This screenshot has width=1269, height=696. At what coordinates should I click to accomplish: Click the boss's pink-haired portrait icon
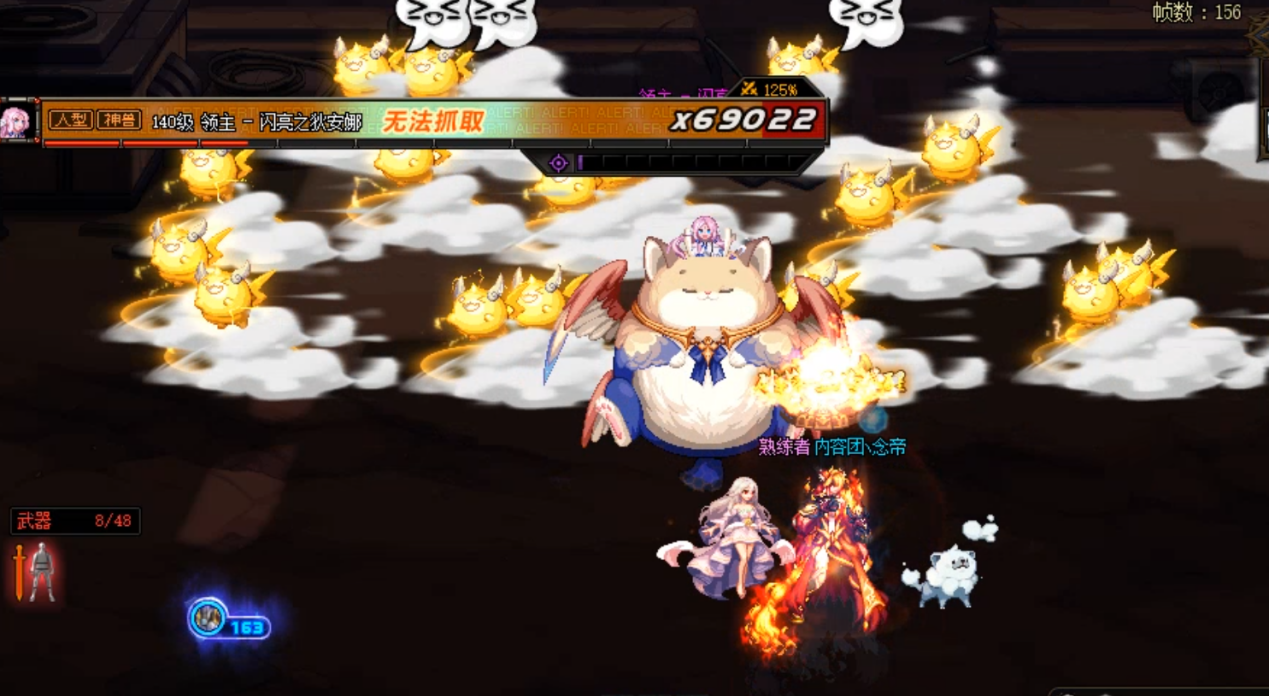point(17,122)
